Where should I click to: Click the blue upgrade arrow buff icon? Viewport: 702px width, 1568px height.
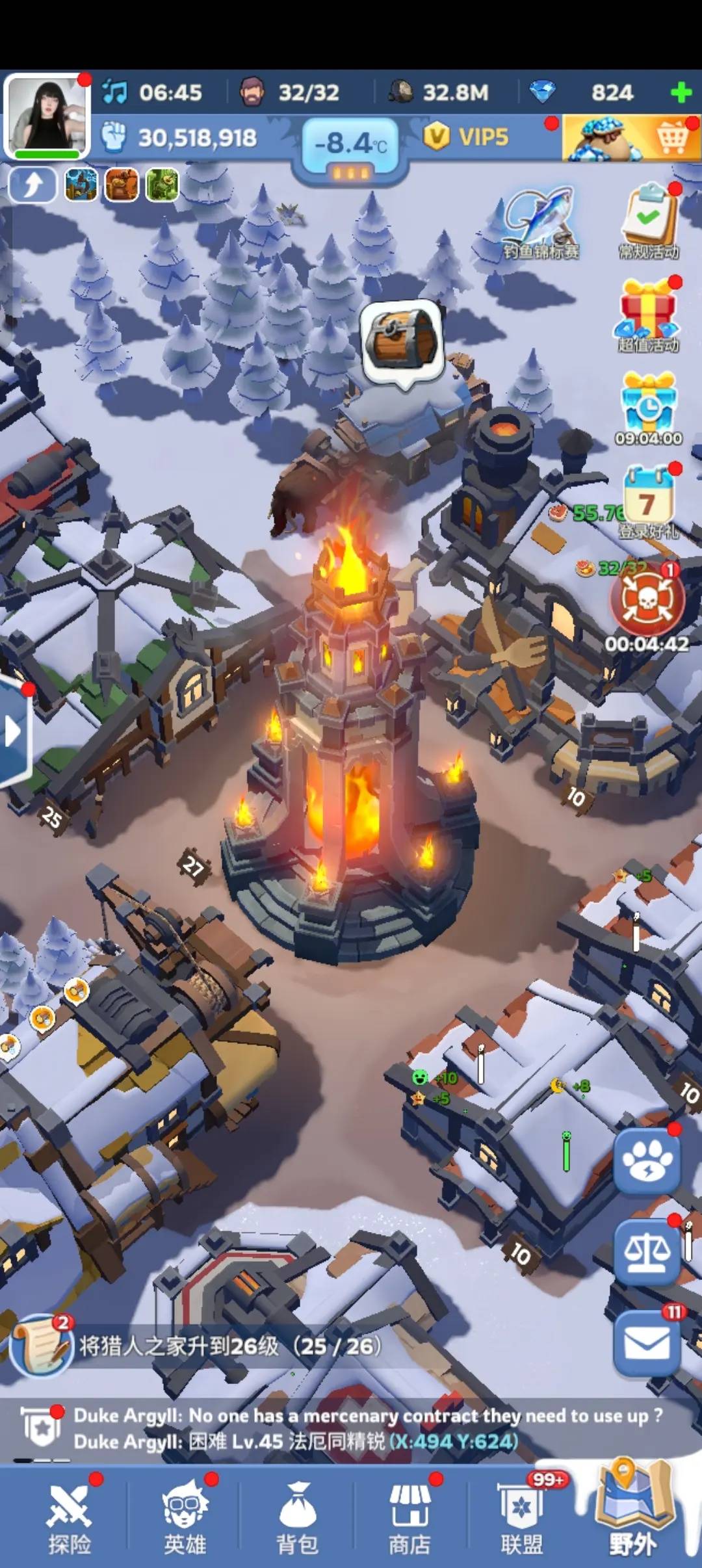[32, 185]
